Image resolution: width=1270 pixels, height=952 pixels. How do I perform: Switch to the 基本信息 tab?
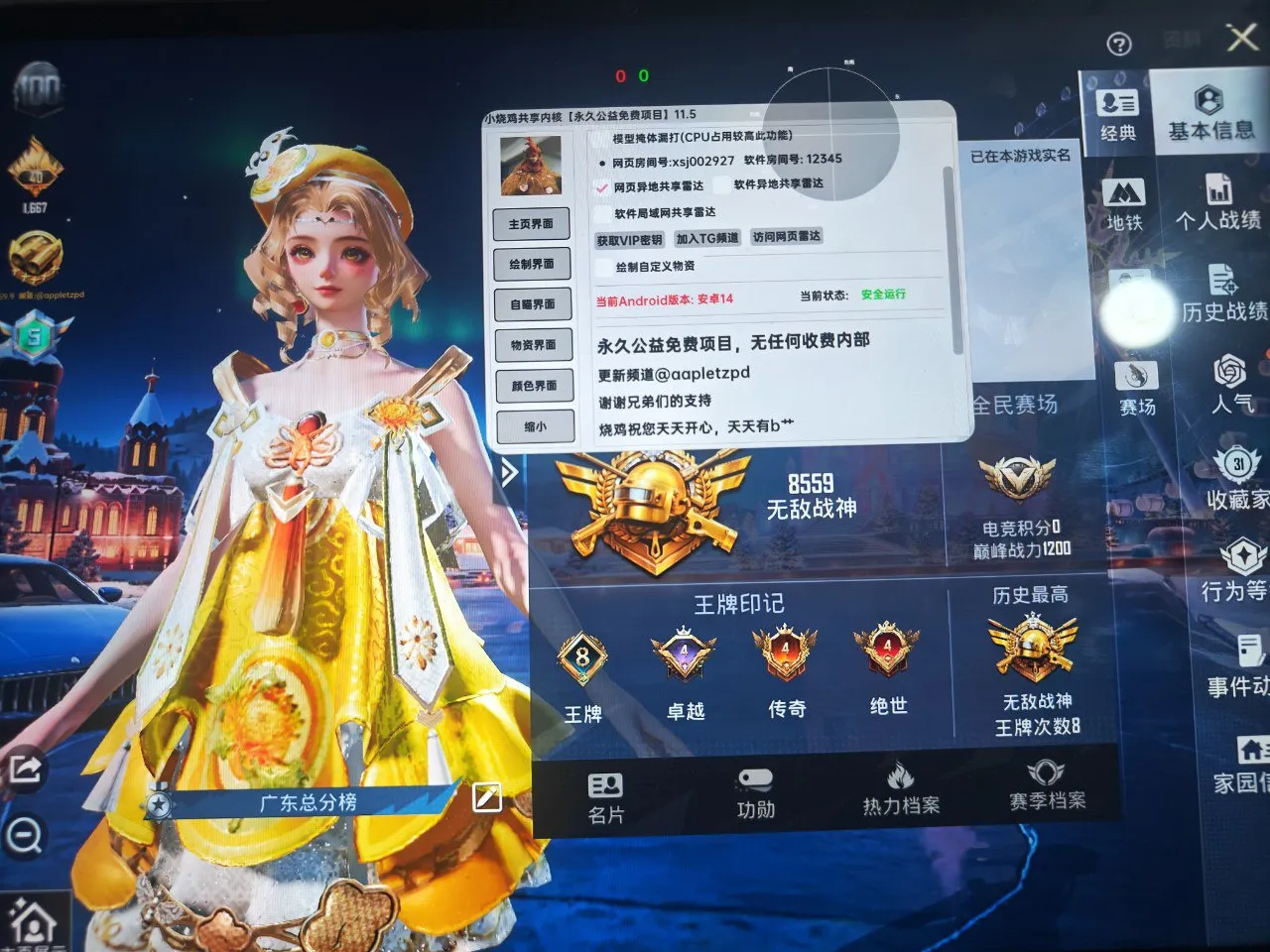(1209, 114)
